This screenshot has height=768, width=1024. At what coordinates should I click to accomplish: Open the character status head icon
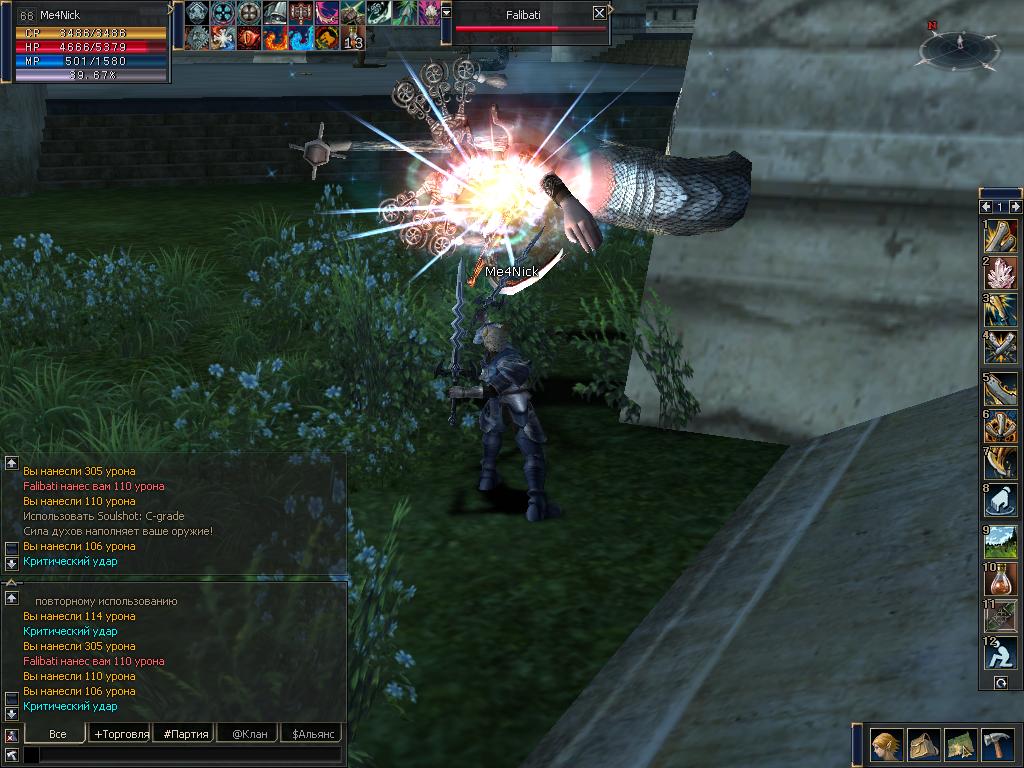point(887,745)
